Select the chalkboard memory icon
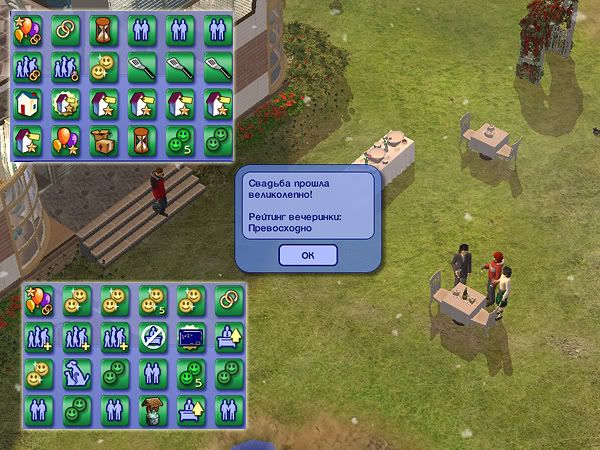 coord(190,336)
